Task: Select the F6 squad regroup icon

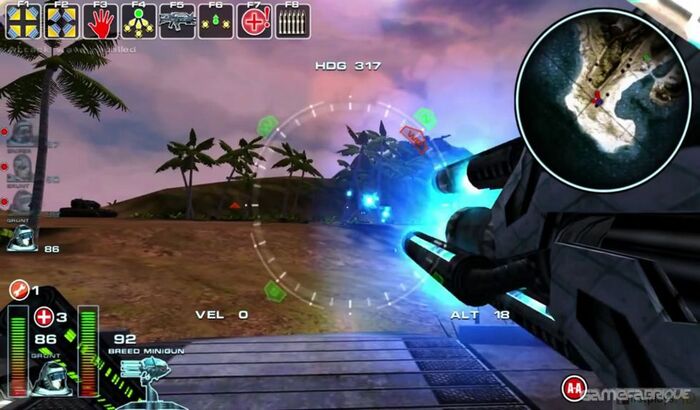Action: (x=215, y=21)
